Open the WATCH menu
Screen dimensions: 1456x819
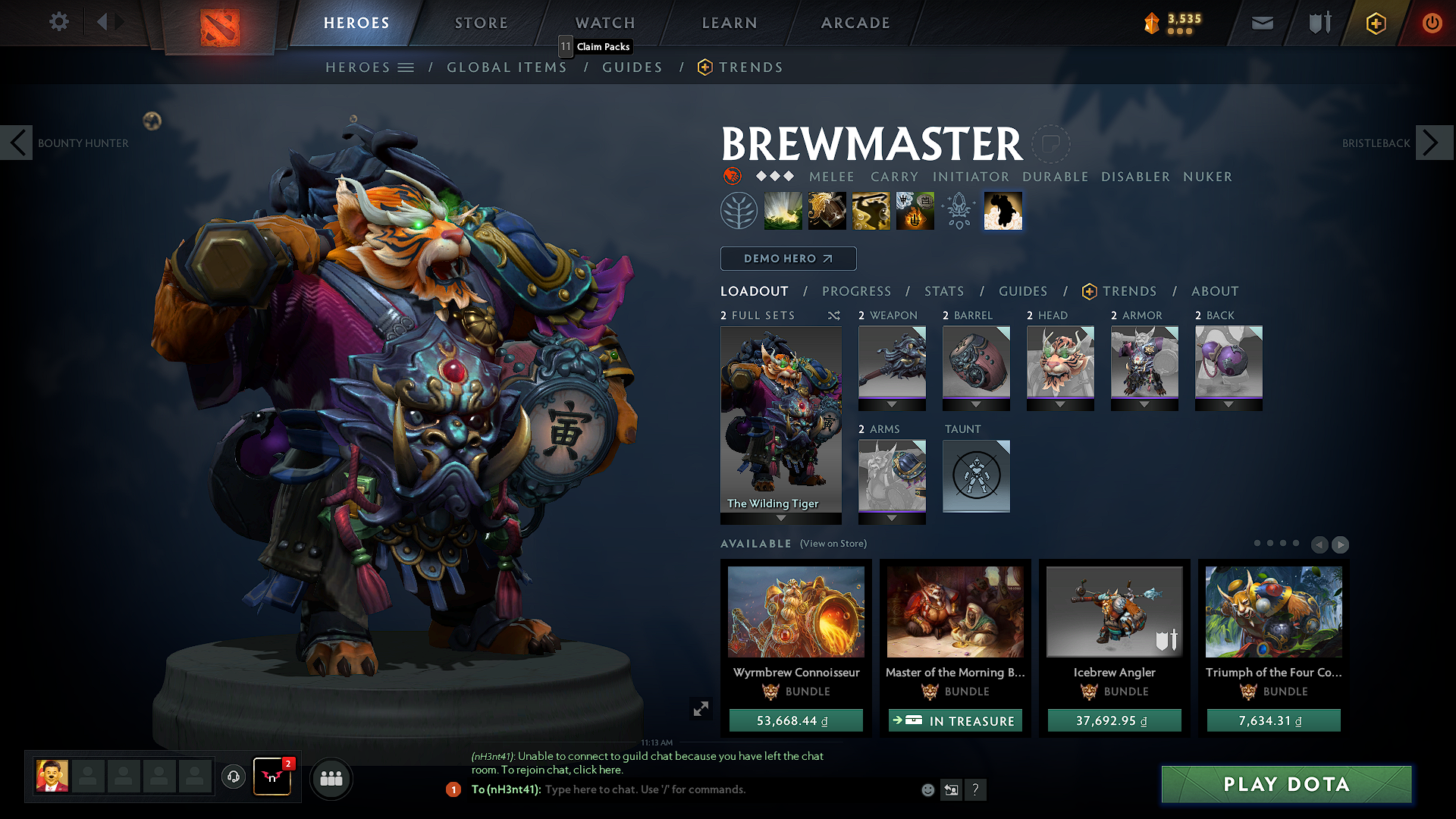point(604,23)
